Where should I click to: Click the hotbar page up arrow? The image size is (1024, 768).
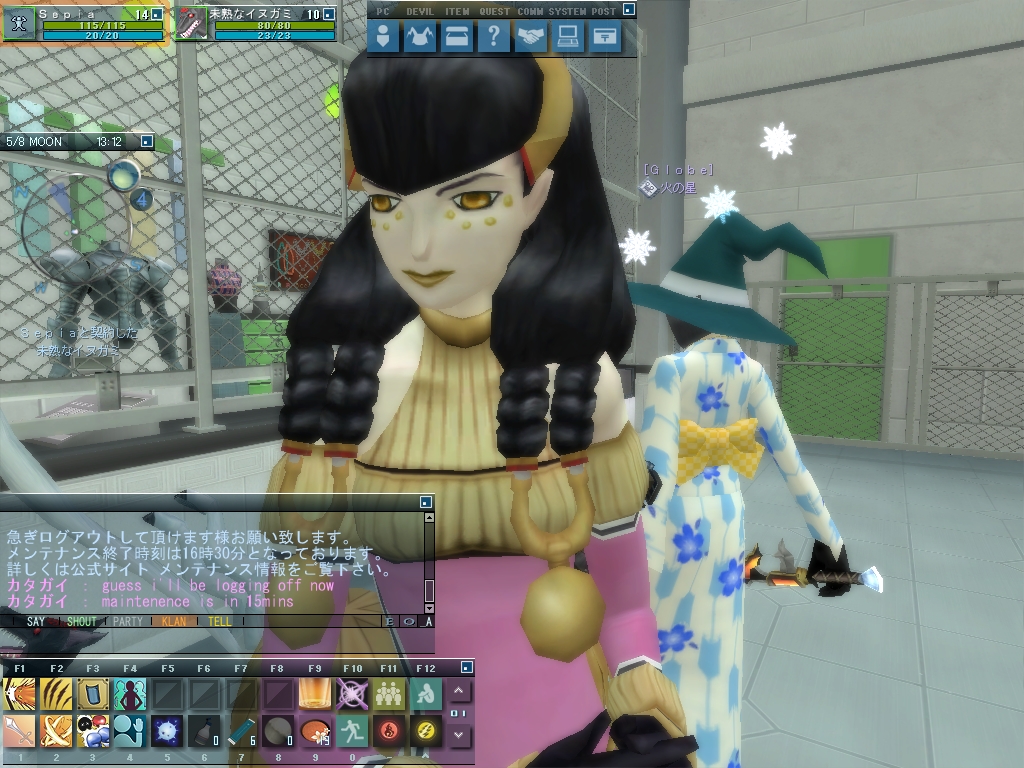coord(458,691)
